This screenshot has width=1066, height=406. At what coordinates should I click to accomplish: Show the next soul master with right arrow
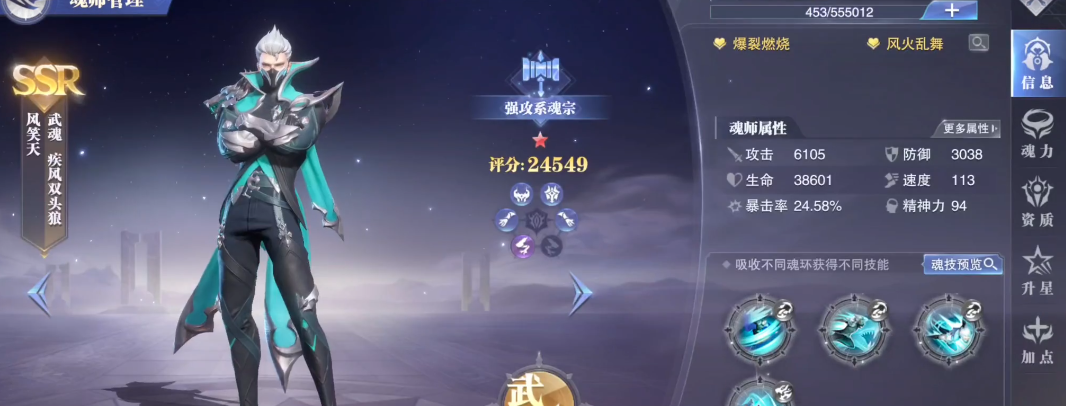(581, 293)
